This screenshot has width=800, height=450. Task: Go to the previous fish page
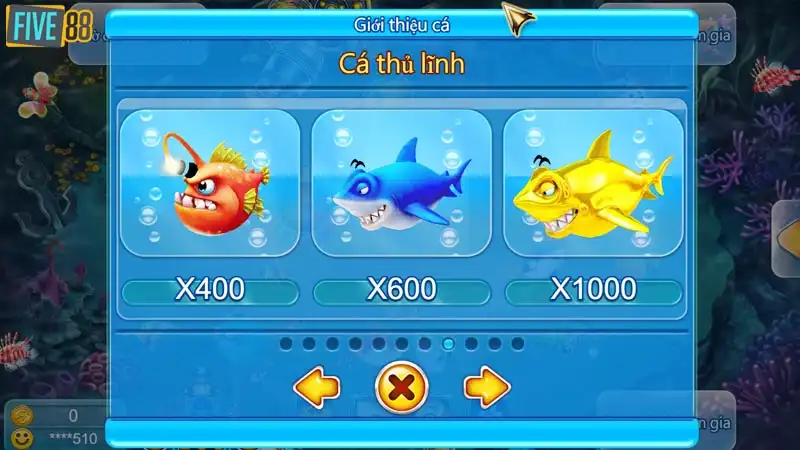[317, 387]
